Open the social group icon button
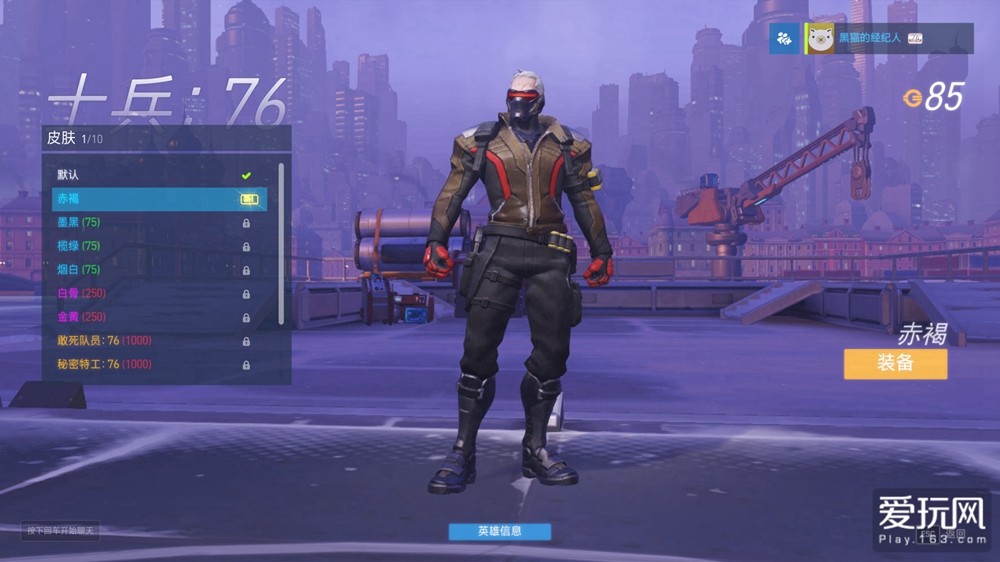This screenshot has height=562, width=1000. coord(785,38)
